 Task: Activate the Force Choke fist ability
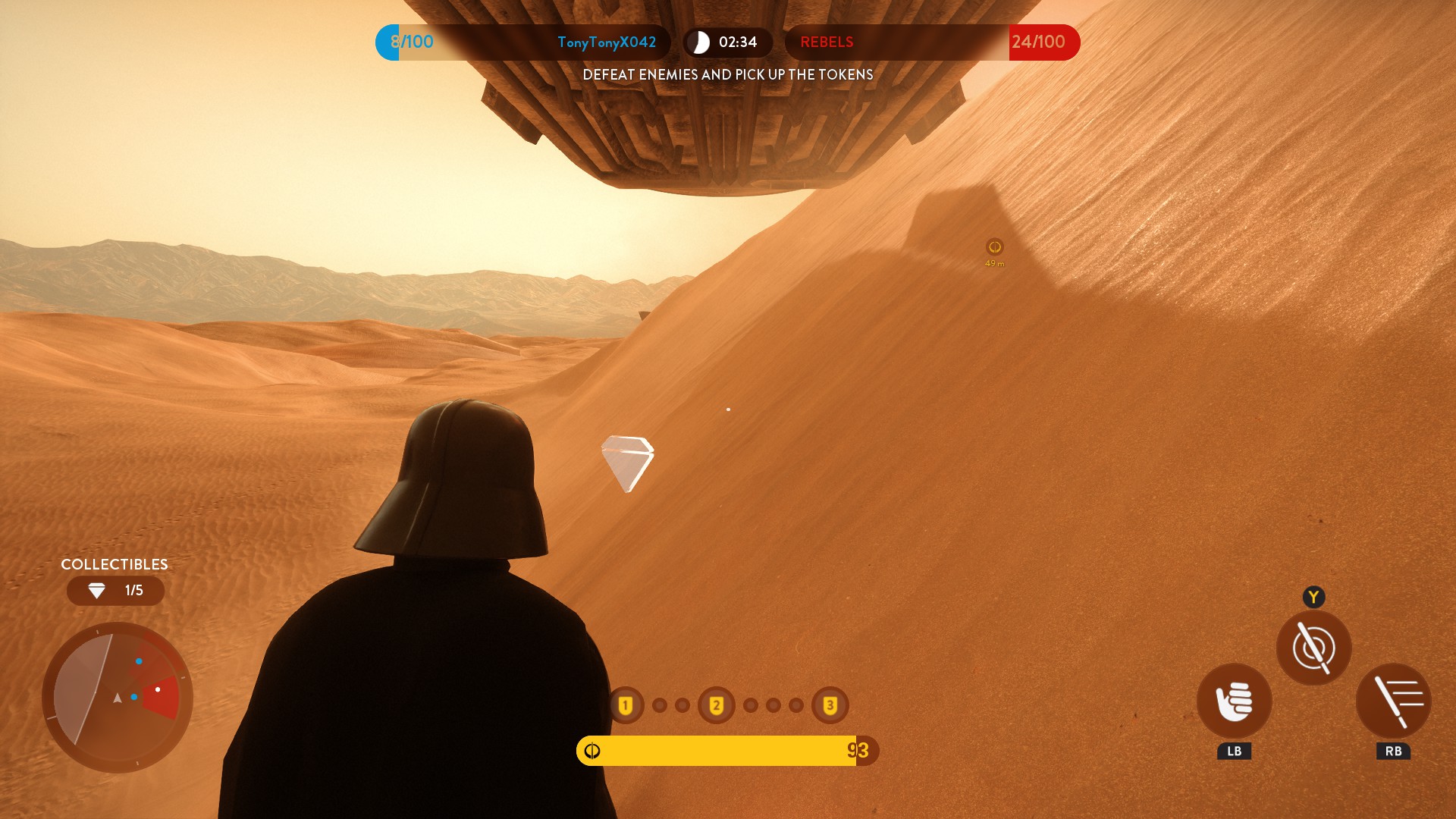(1234, 701)
